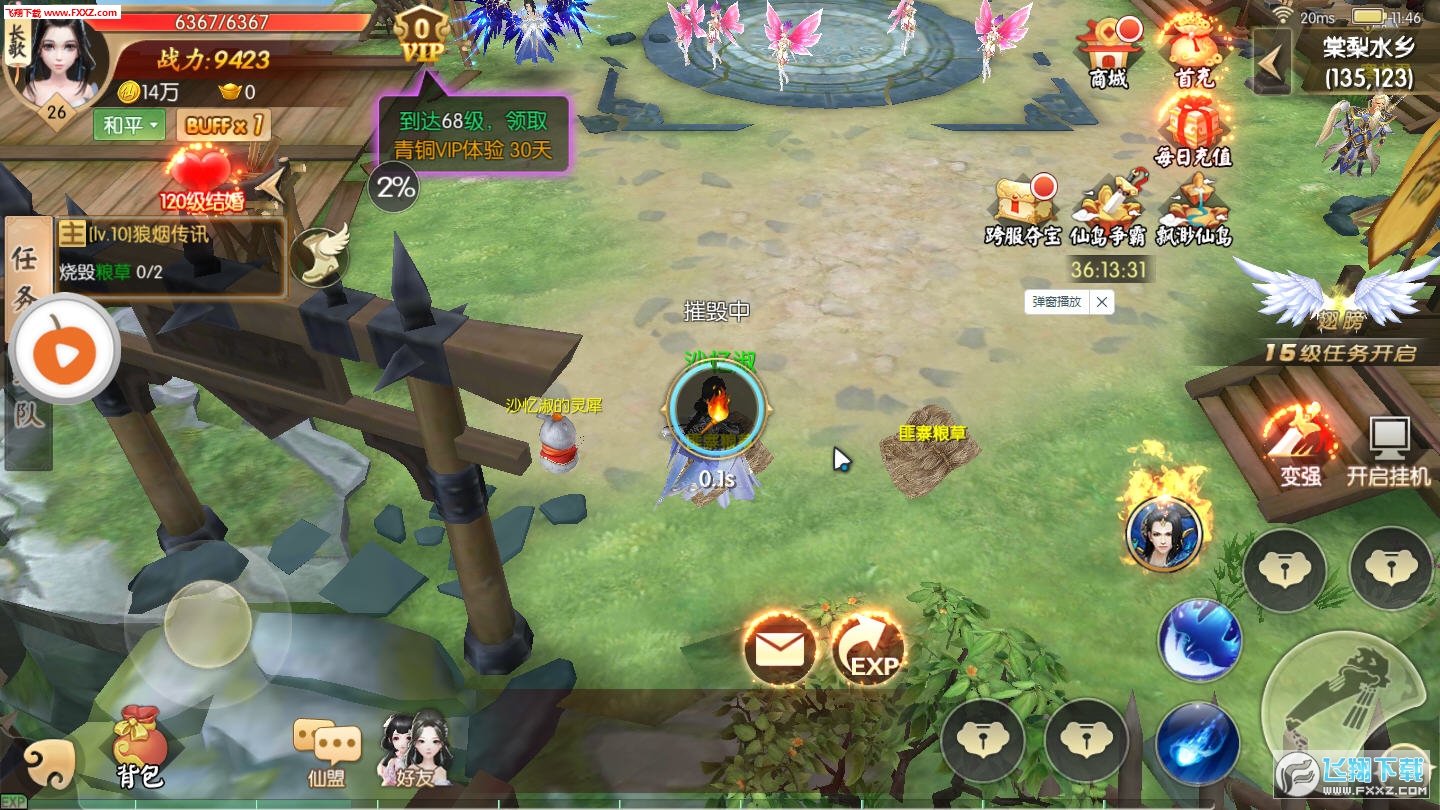Viewport: 1440px width, 810px height.
Task: Toggle 开启挂机 auto-battle
Action: tap(1388, 450)
